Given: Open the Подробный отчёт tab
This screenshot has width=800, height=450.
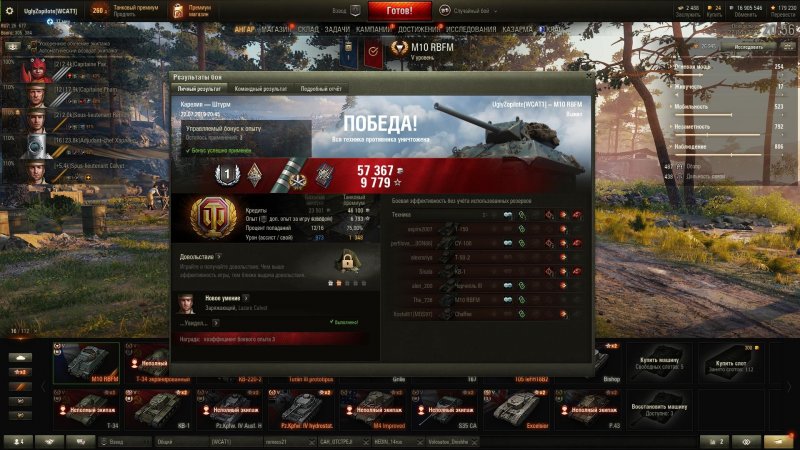Looking at the screenshot, I should coord(321,89).
